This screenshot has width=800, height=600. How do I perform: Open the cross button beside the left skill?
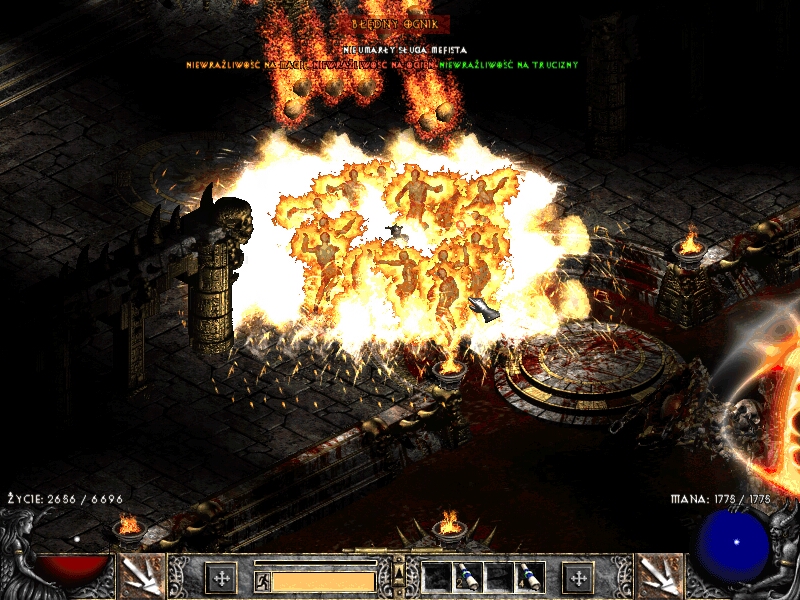[x=220, y=577]
